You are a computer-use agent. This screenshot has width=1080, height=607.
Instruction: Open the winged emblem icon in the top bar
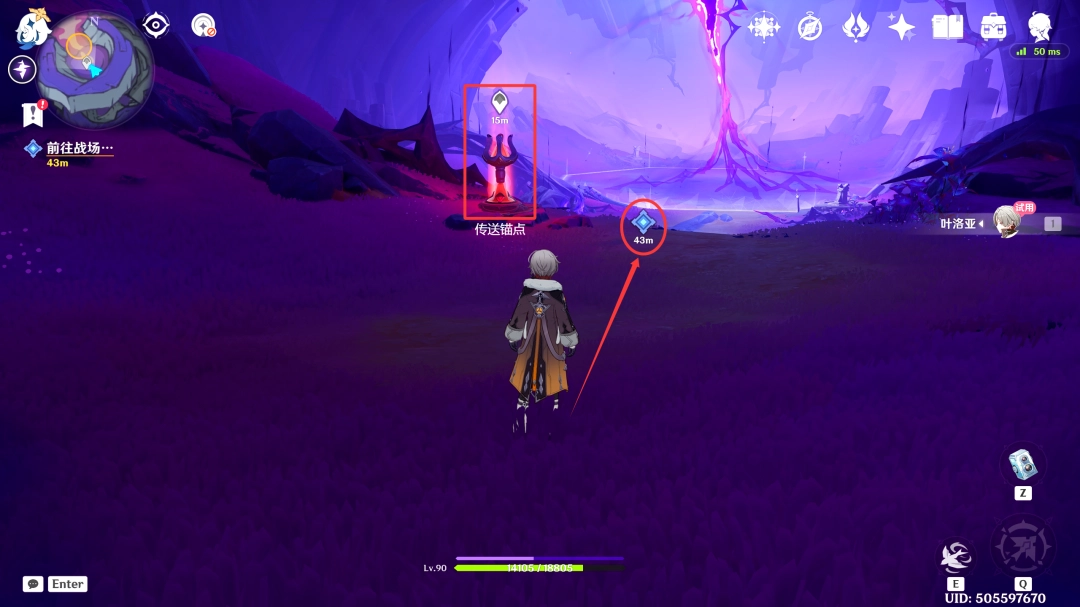point(856,27)
